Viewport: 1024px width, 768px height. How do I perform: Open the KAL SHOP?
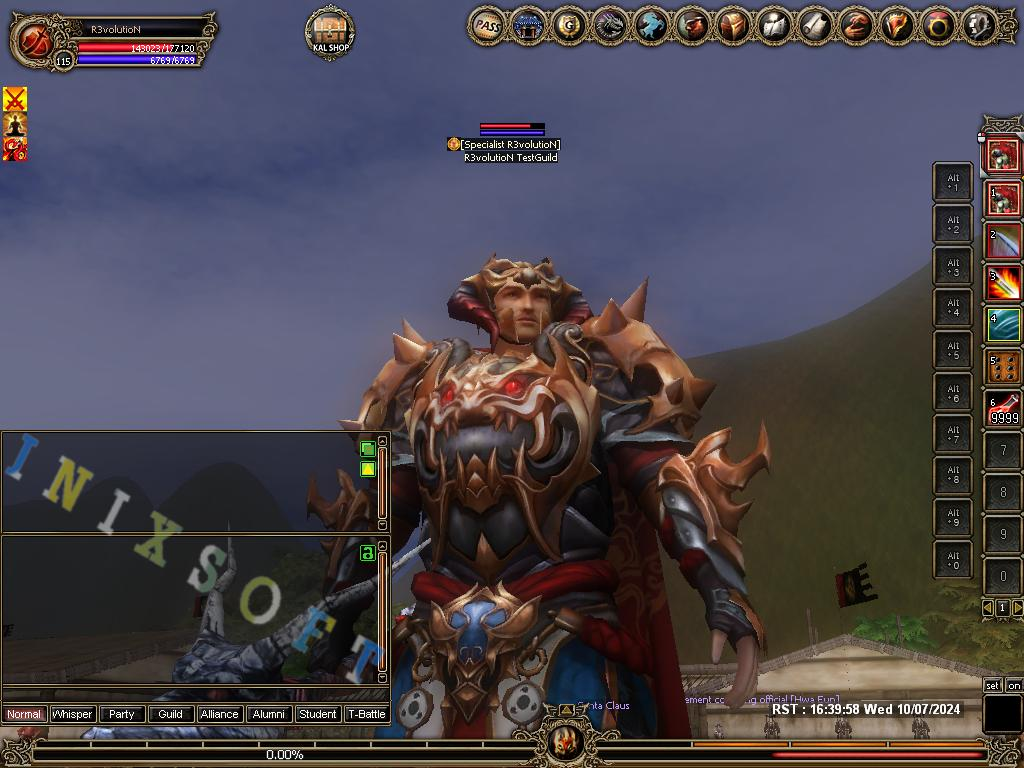point(330,33)
